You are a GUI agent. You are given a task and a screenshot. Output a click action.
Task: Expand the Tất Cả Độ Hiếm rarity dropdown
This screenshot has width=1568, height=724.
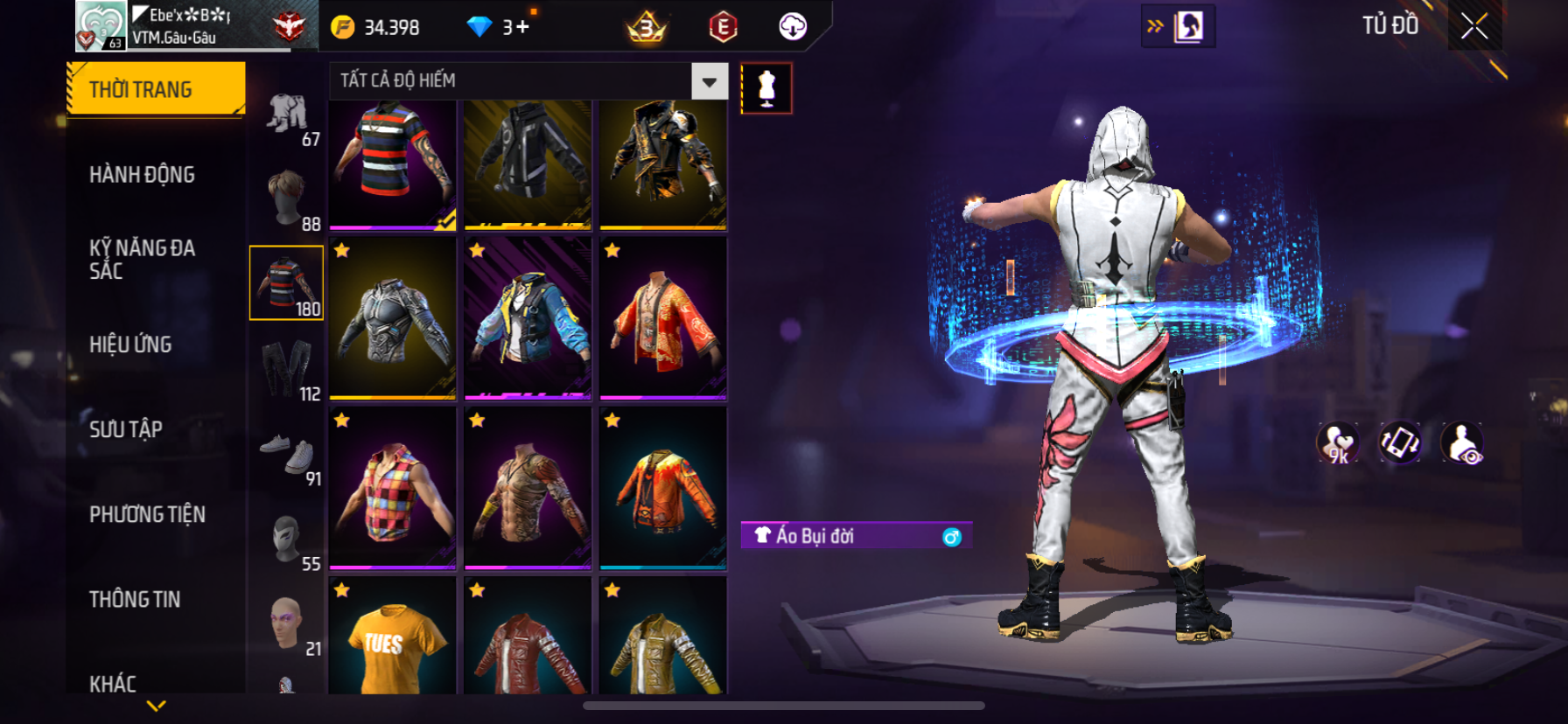point(709,81)
